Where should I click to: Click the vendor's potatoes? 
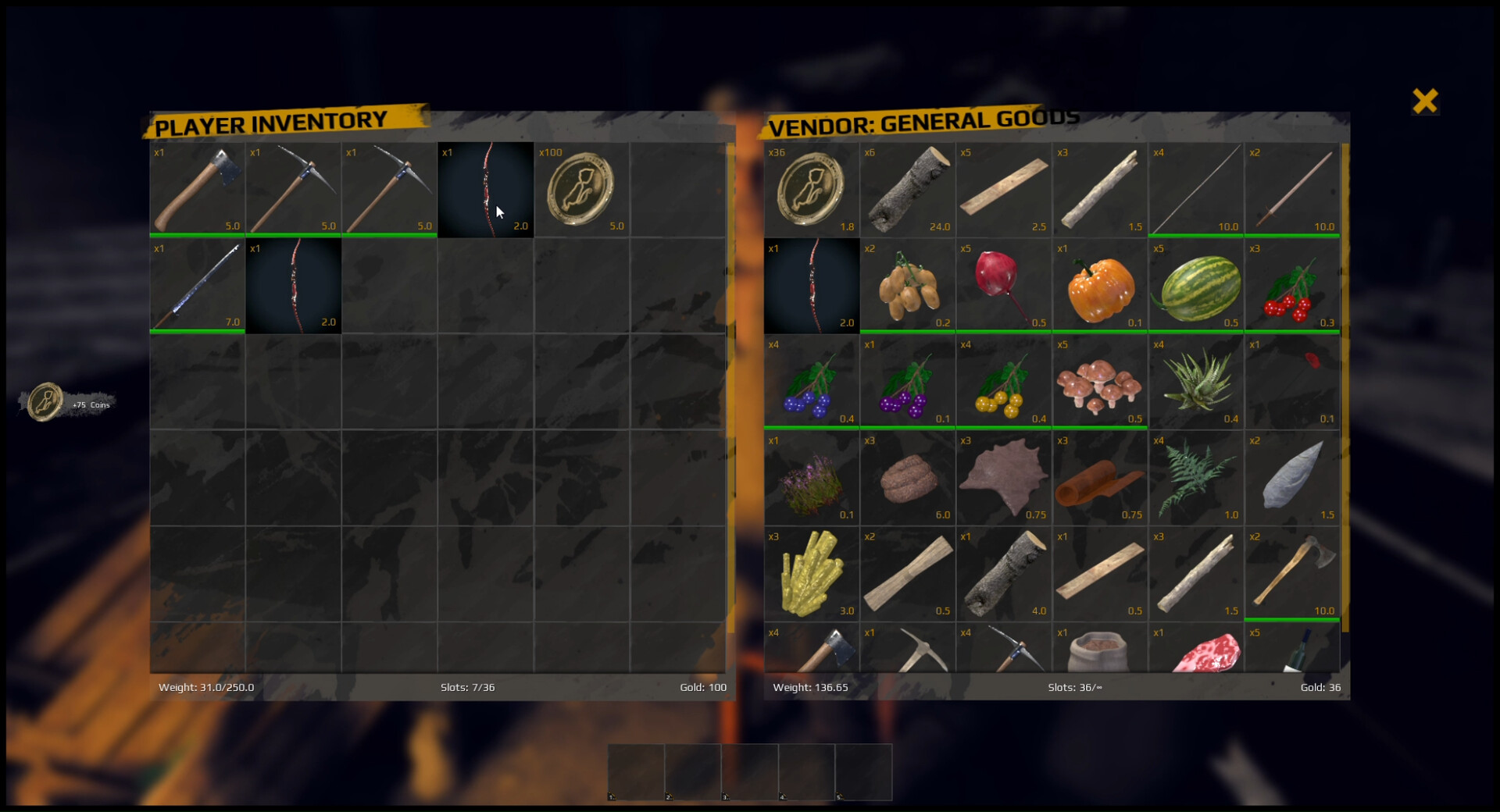(907, 286)
